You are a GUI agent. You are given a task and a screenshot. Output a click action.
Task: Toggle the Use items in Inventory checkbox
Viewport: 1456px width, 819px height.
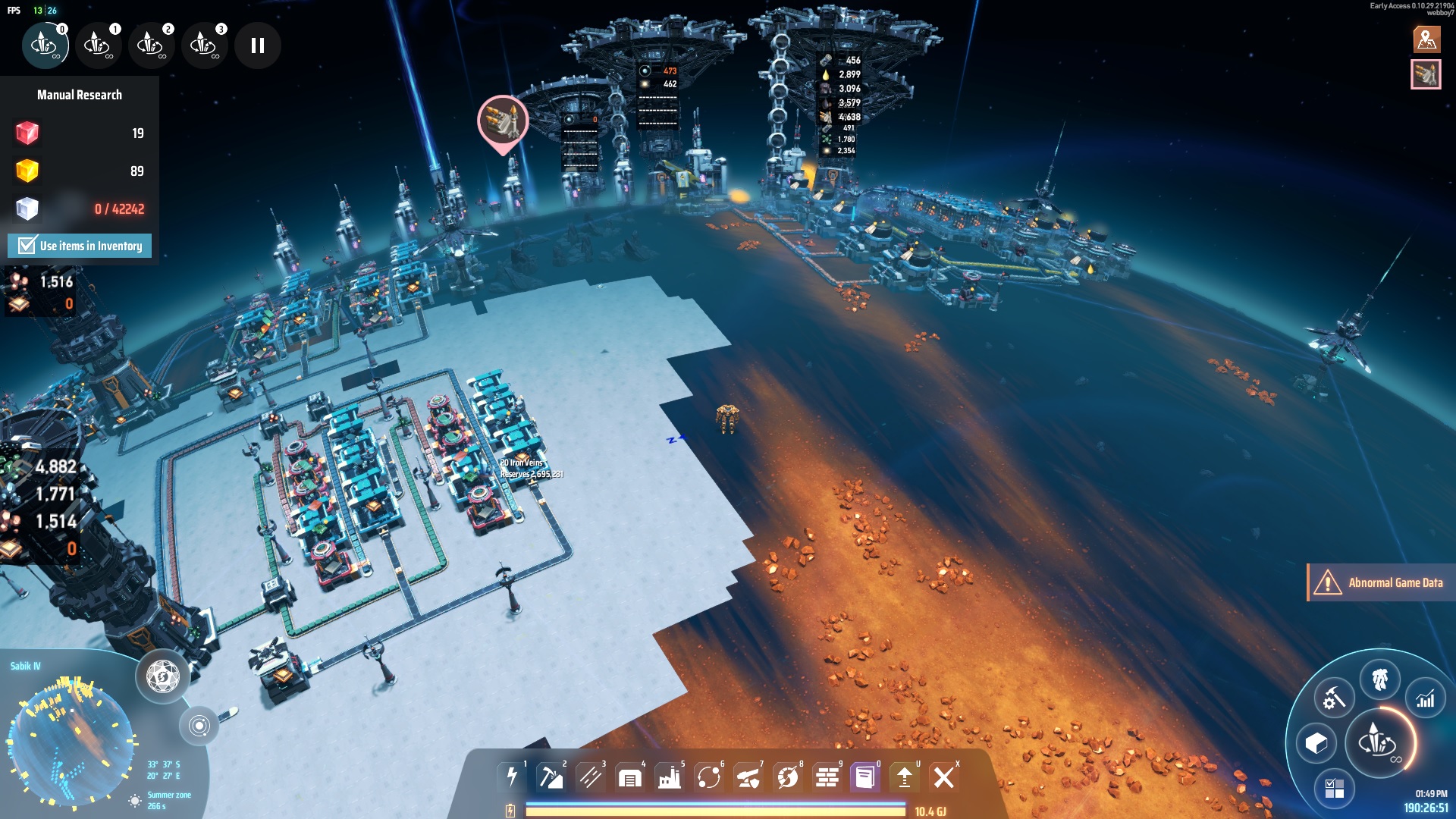coord(27,246)
